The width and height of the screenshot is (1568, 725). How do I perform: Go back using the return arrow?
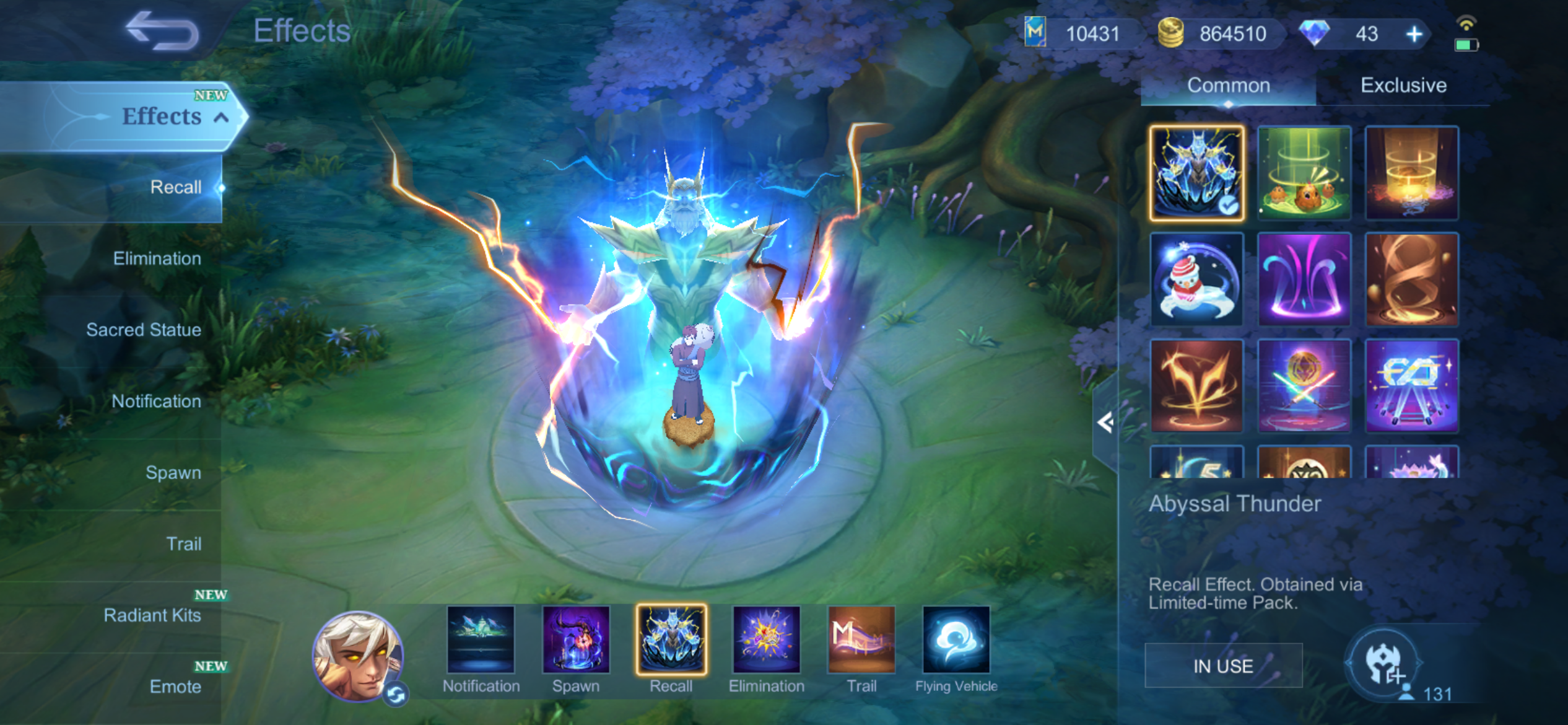pos(162,31)
